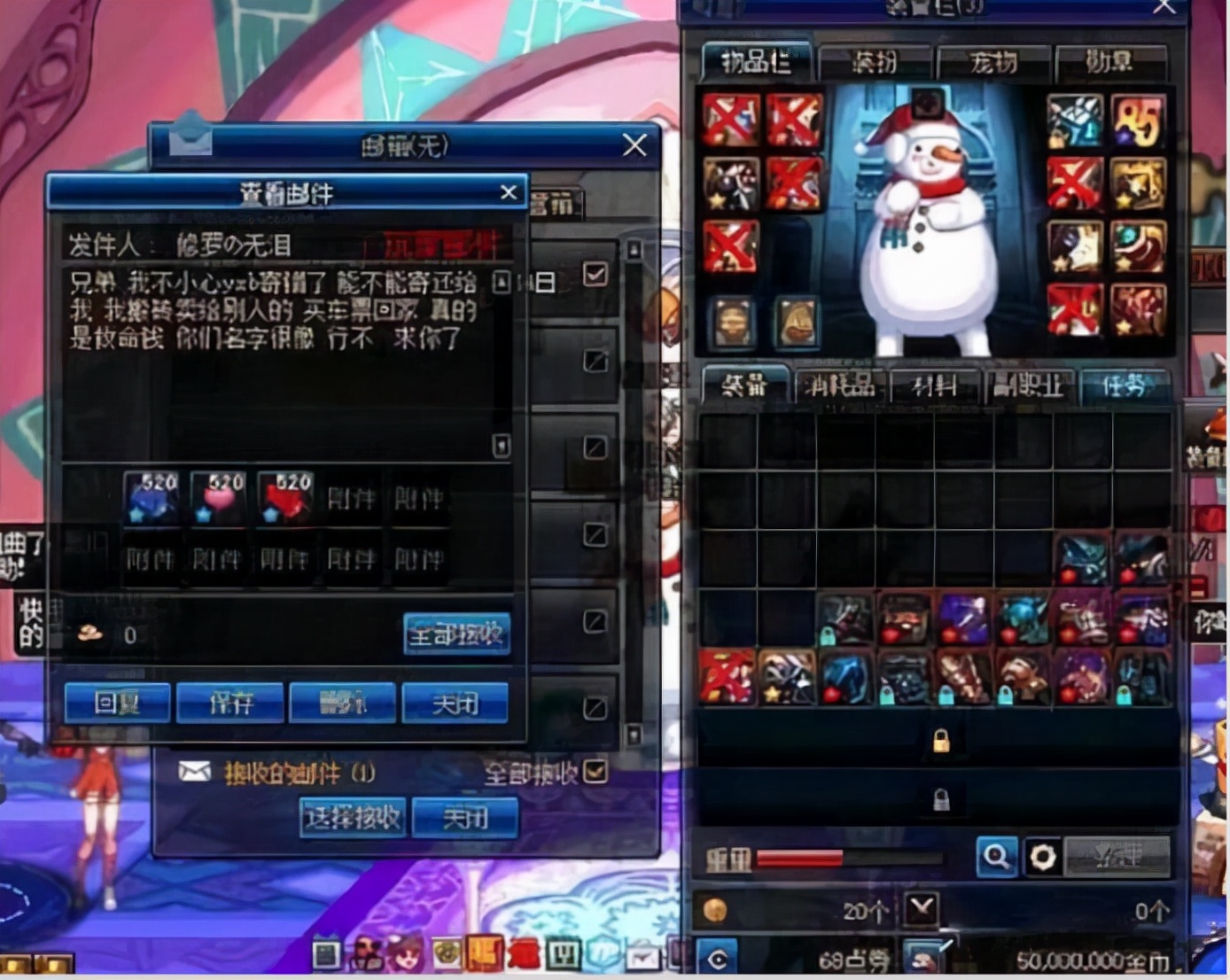Select the pink heart 520 attachment
Screen dimensions: 1230x980
tap(219, 498)
